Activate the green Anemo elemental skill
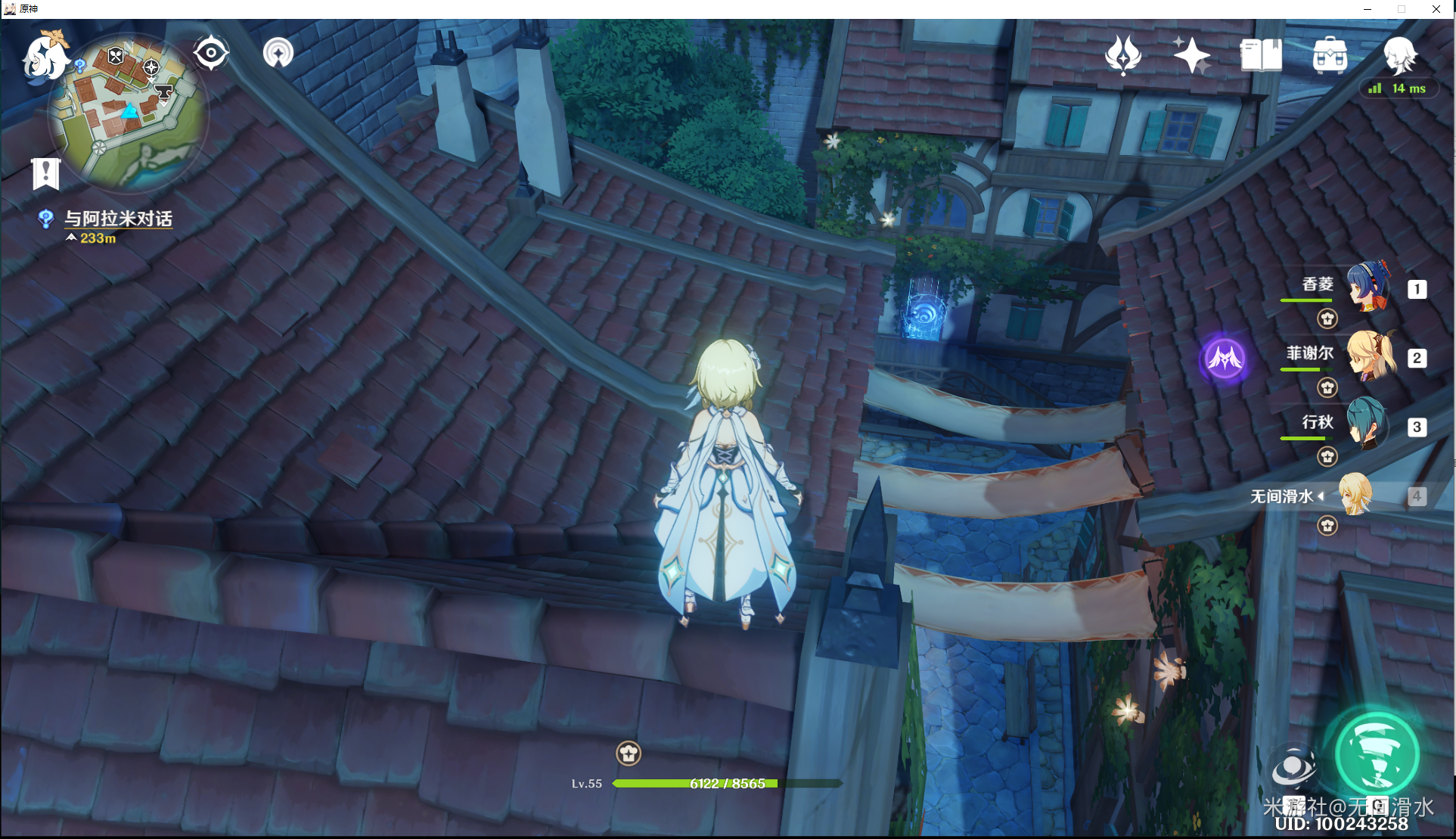Screen dimensions: 1456x839 (x=1377, y=754)
